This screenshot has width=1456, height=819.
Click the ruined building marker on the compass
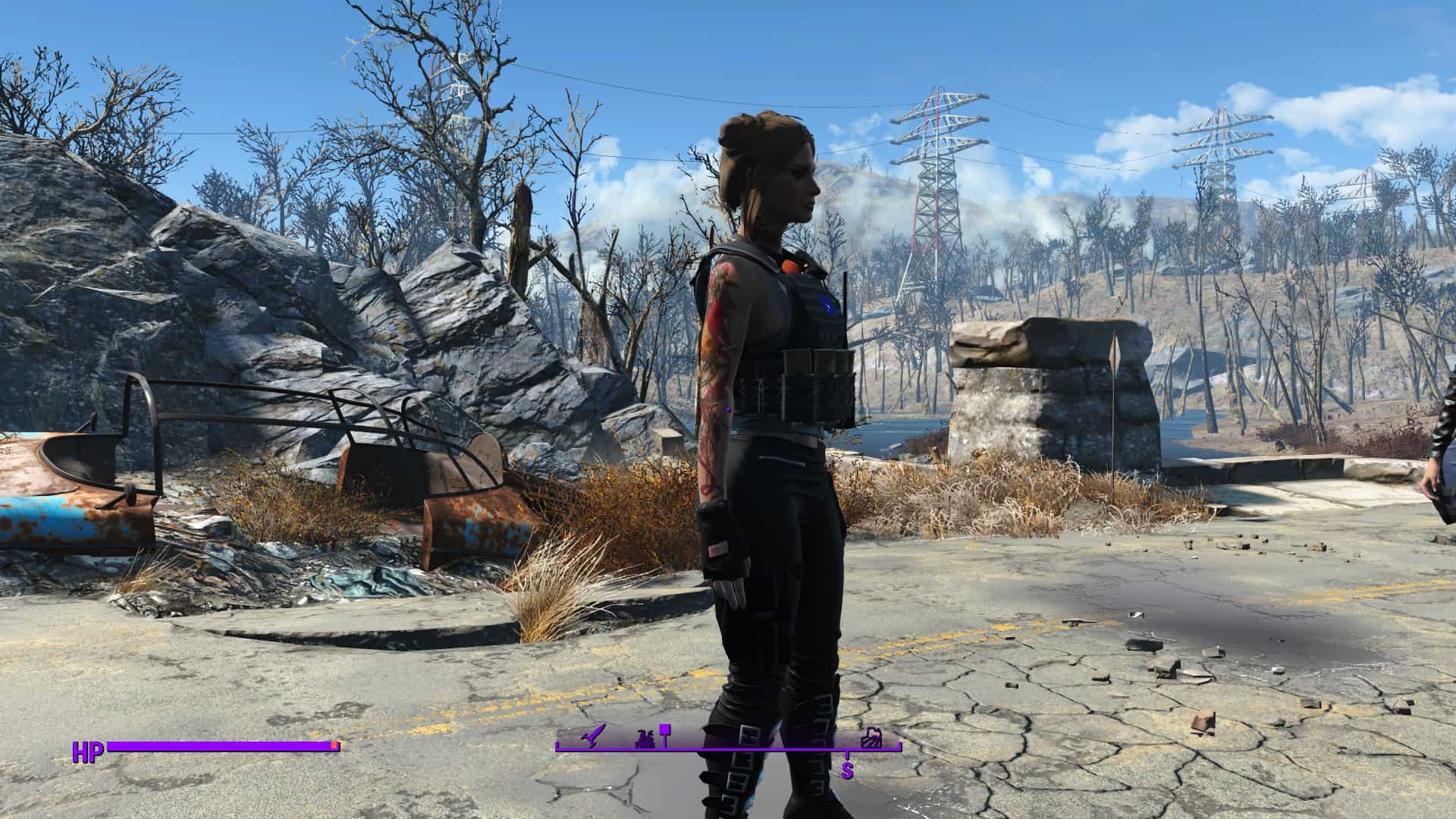[x=874, y=738]
